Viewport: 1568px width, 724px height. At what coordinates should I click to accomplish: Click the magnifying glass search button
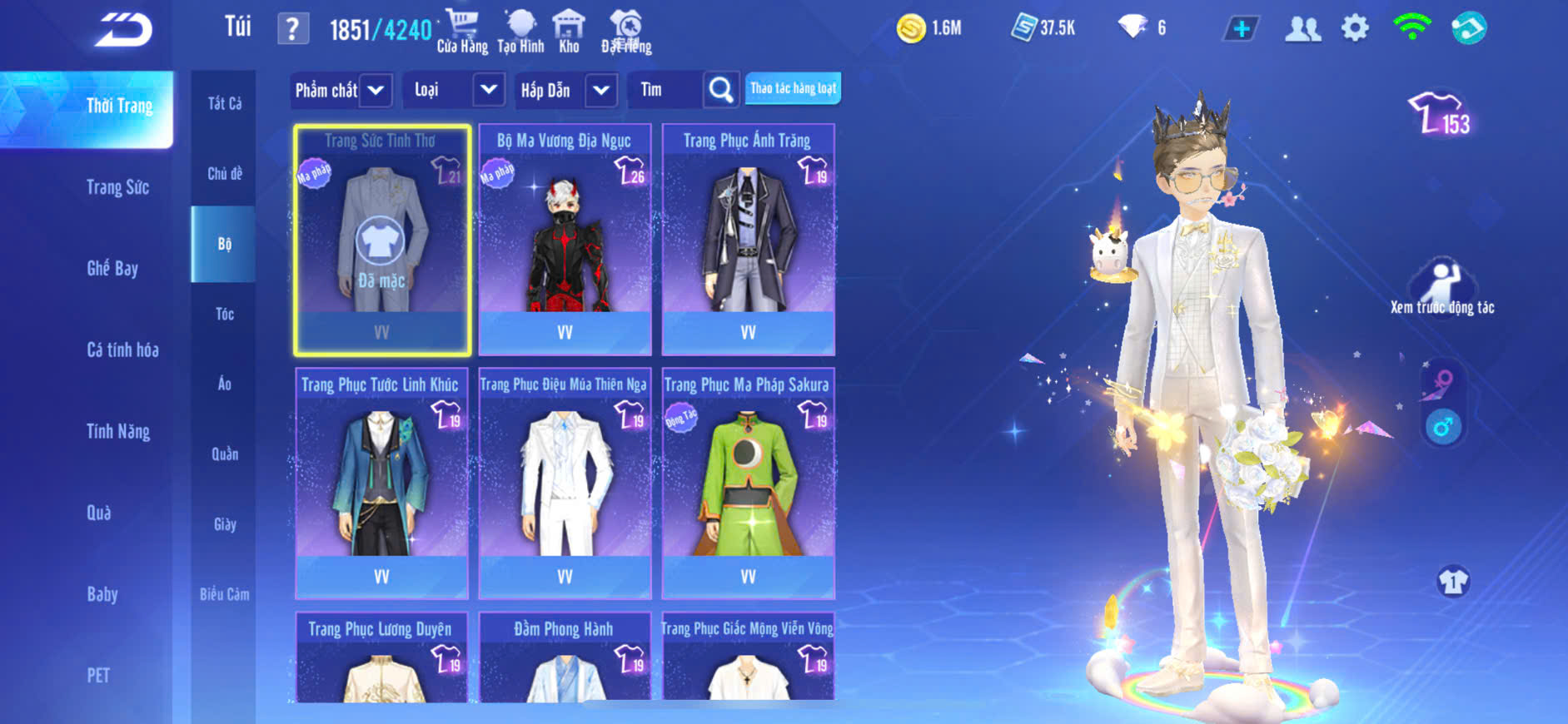[720, 90]
